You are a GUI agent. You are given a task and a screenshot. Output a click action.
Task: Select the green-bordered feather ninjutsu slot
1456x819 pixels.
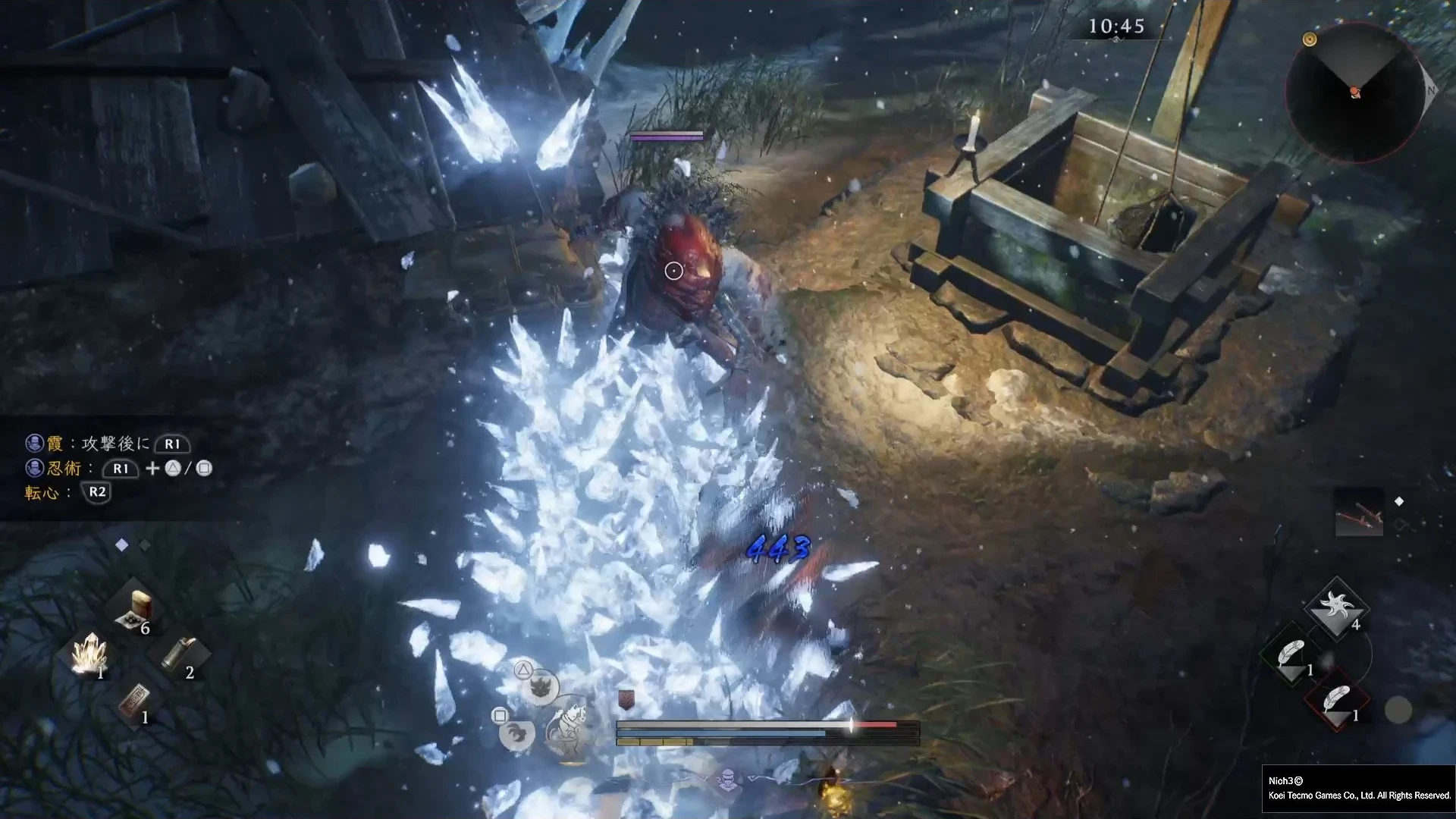point(1291,653)
